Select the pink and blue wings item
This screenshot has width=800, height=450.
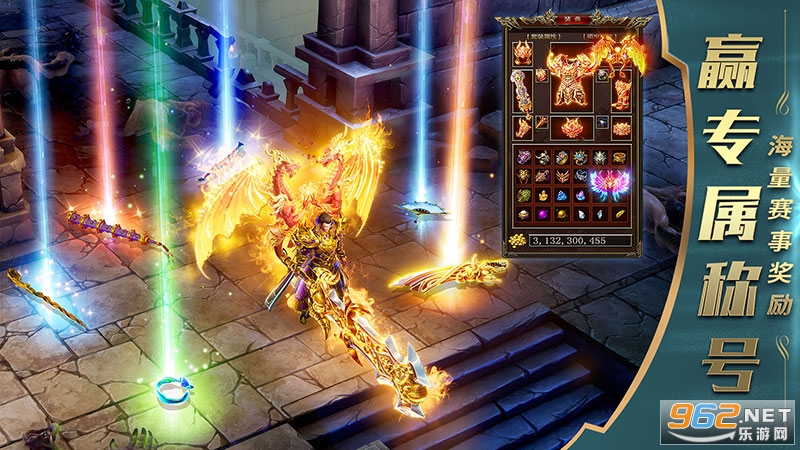(608, 183)
